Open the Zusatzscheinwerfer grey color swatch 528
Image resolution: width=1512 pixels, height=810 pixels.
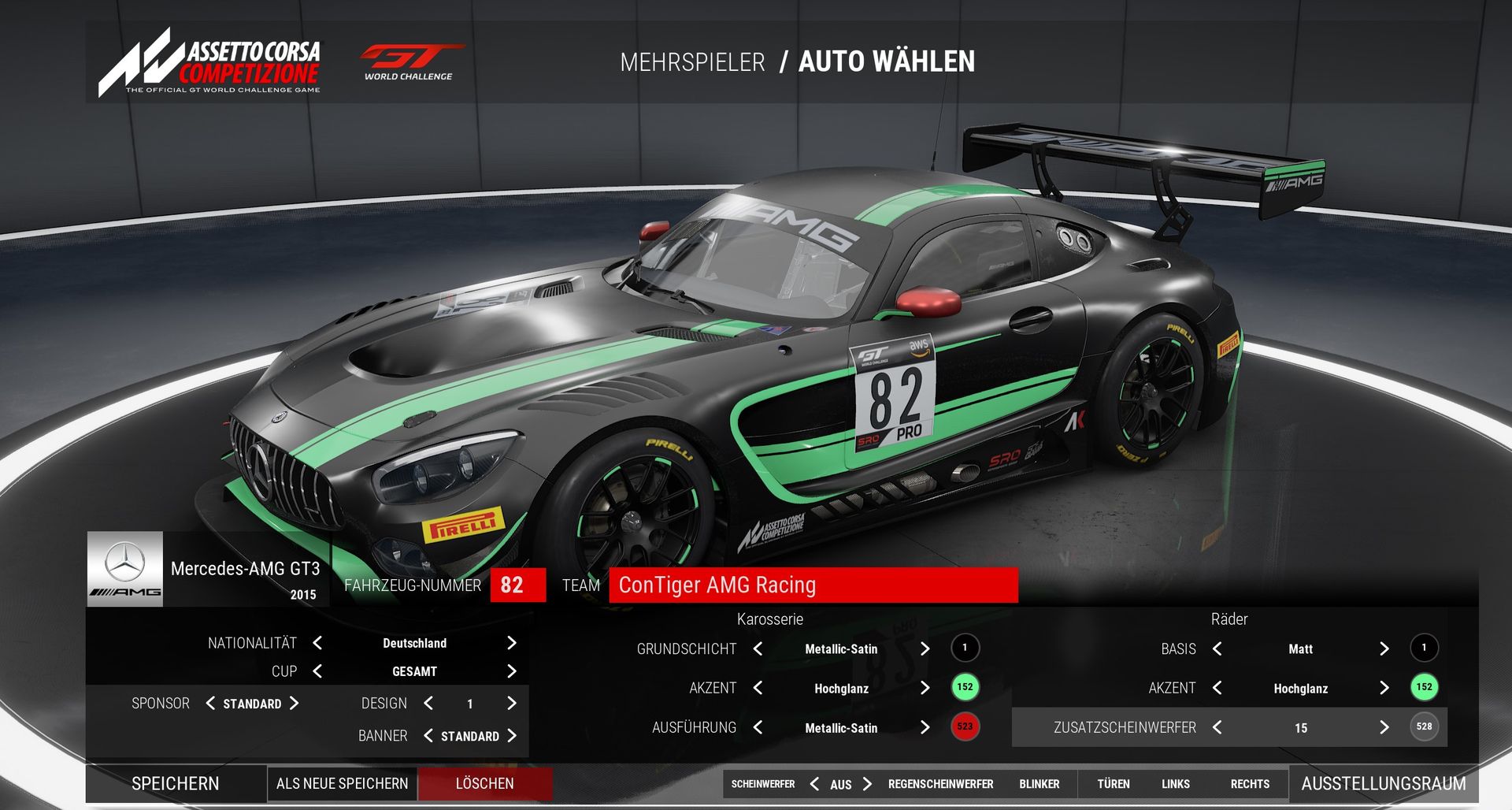tap(1424, 726)
